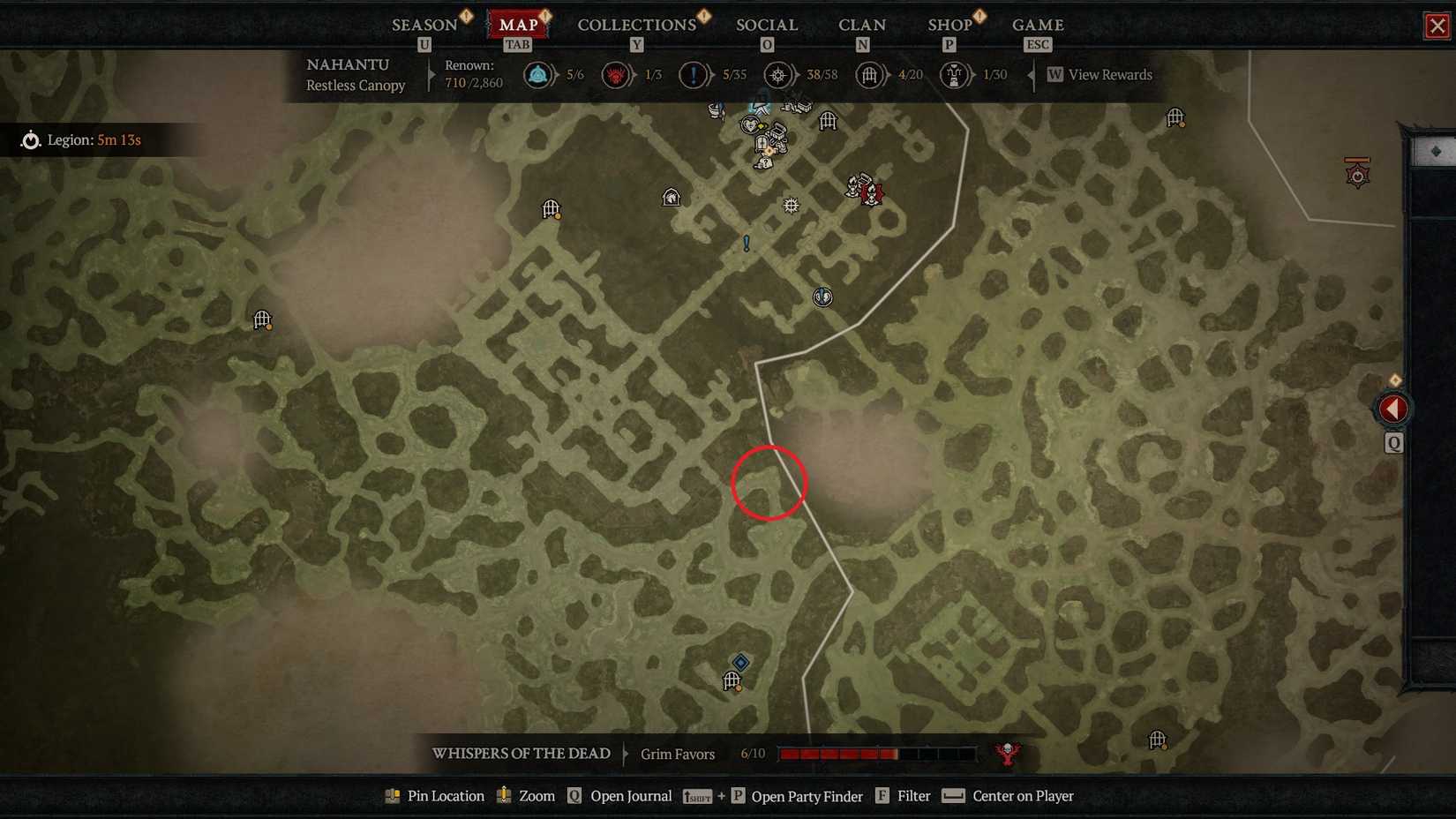Screen dimensions: 1456x819
Task: Click the dungeons renown icon showing 4/20
Action: click(870, 75)
